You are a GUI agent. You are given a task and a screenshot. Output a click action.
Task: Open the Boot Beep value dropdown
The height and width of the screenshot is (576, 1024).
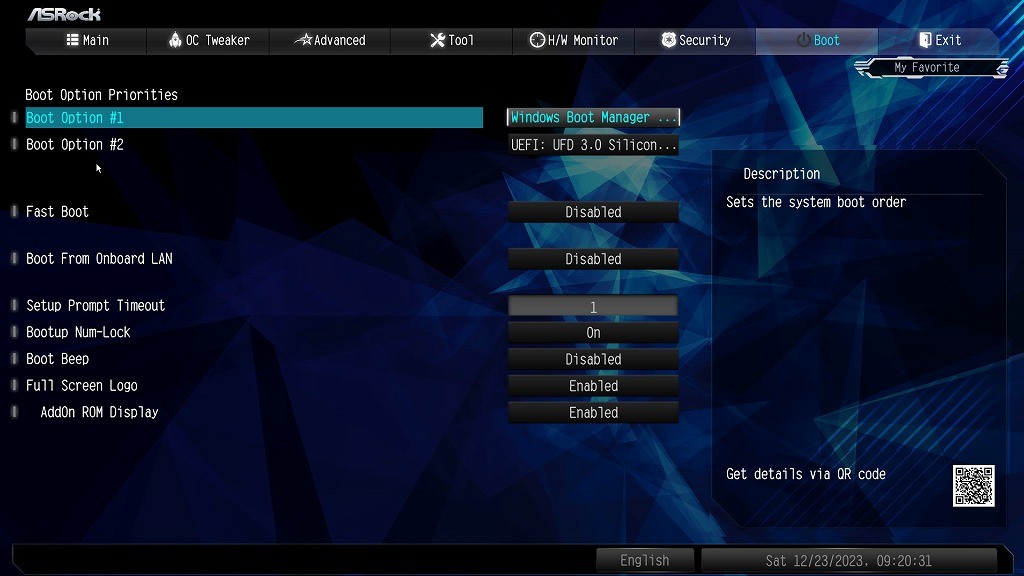click(593, 359)
